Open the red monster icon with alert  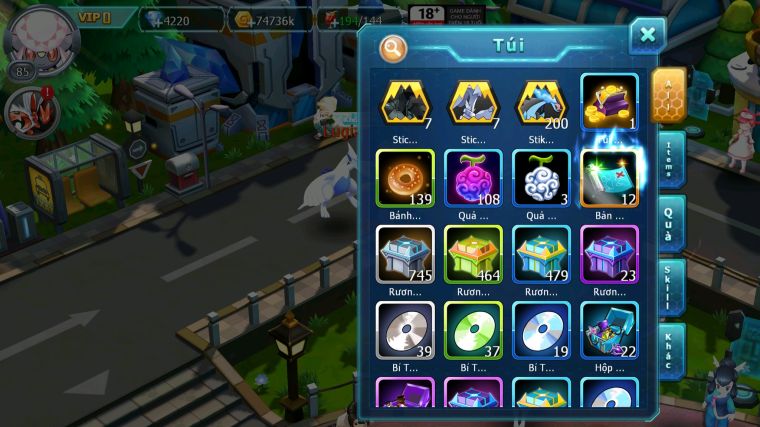(30, 111)
